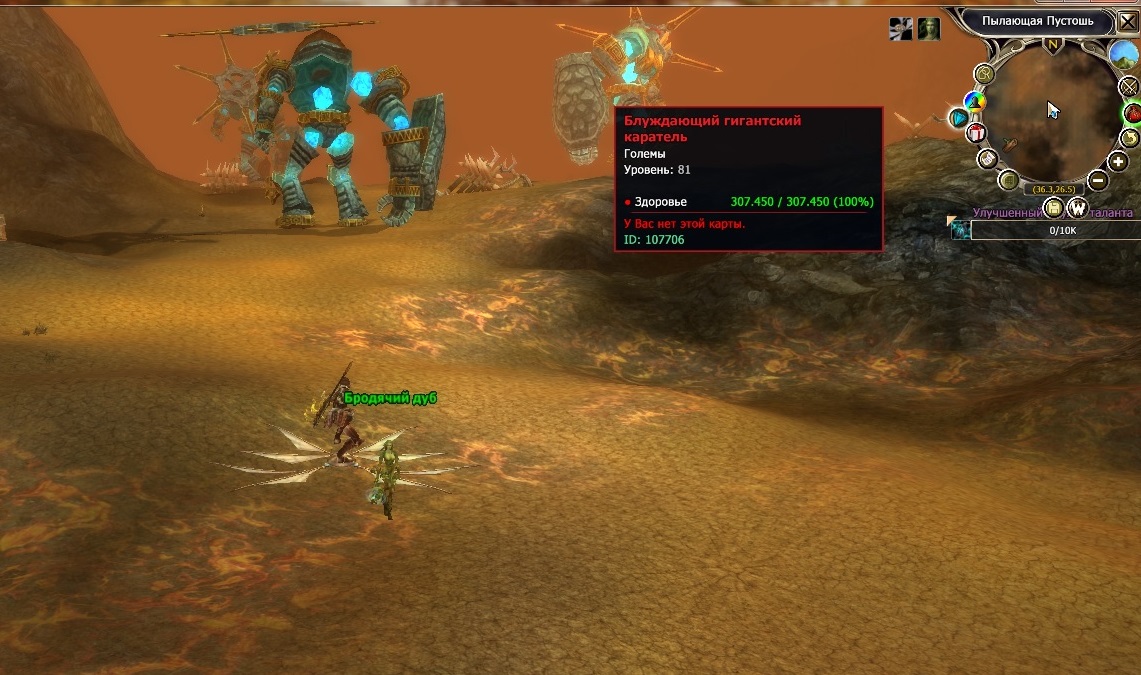Open the rainbow silhouette icon
This screenshot has width=1141, height=675.
click(x=974, y=101)
